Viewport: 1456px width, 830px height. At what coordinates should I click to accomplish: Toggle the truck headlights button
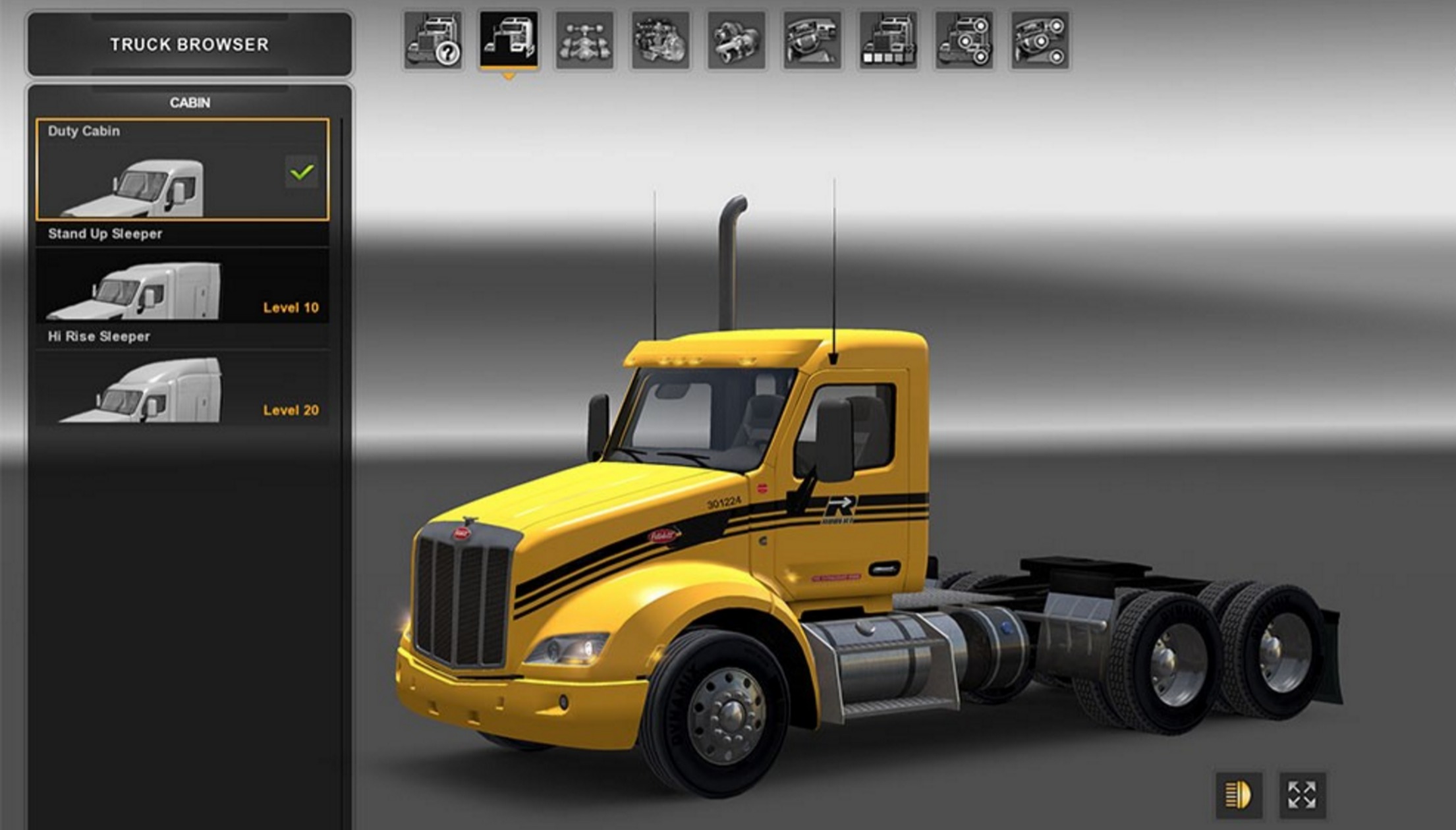pos(1239,794)
